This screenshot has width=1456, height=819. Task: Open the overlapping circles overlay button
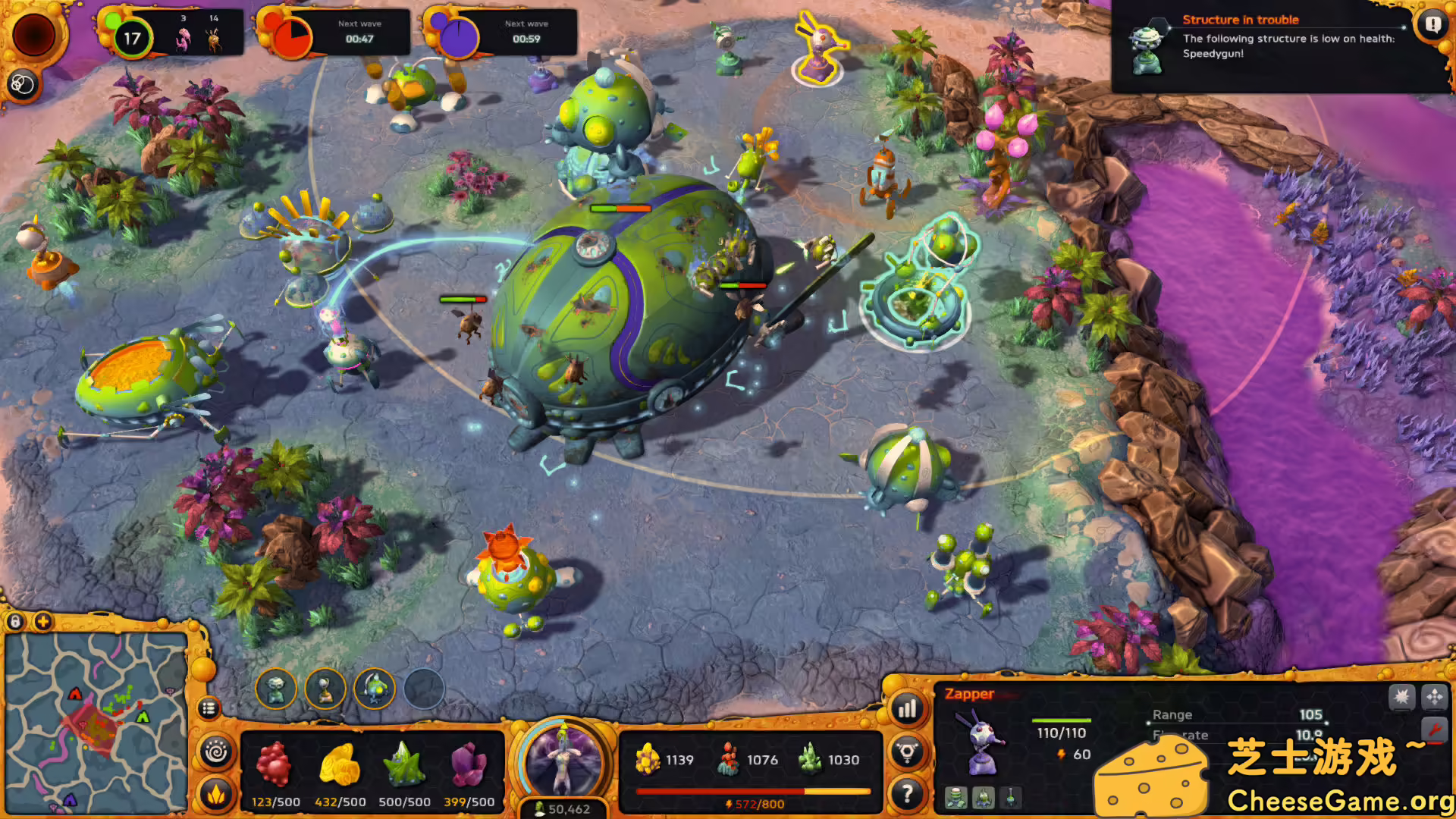pyautogui.click(x=22, y=84)
